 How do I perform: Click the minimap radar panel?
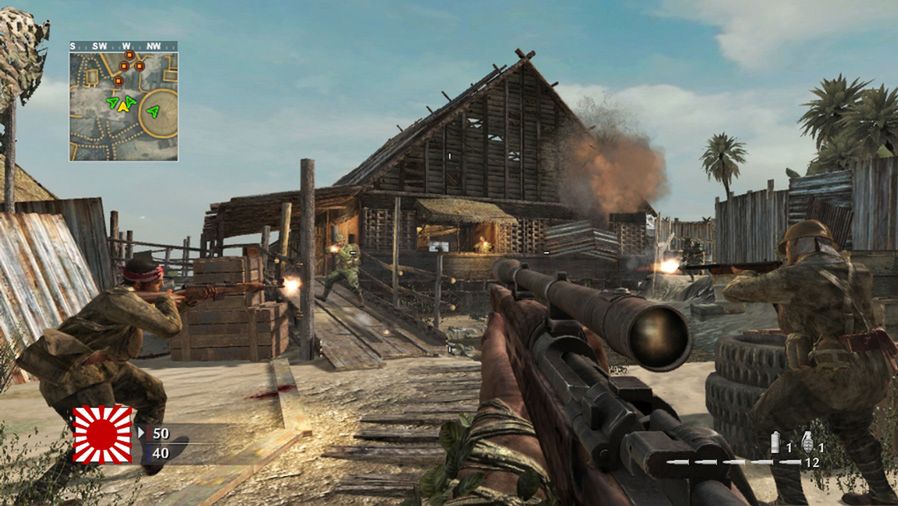123,106
